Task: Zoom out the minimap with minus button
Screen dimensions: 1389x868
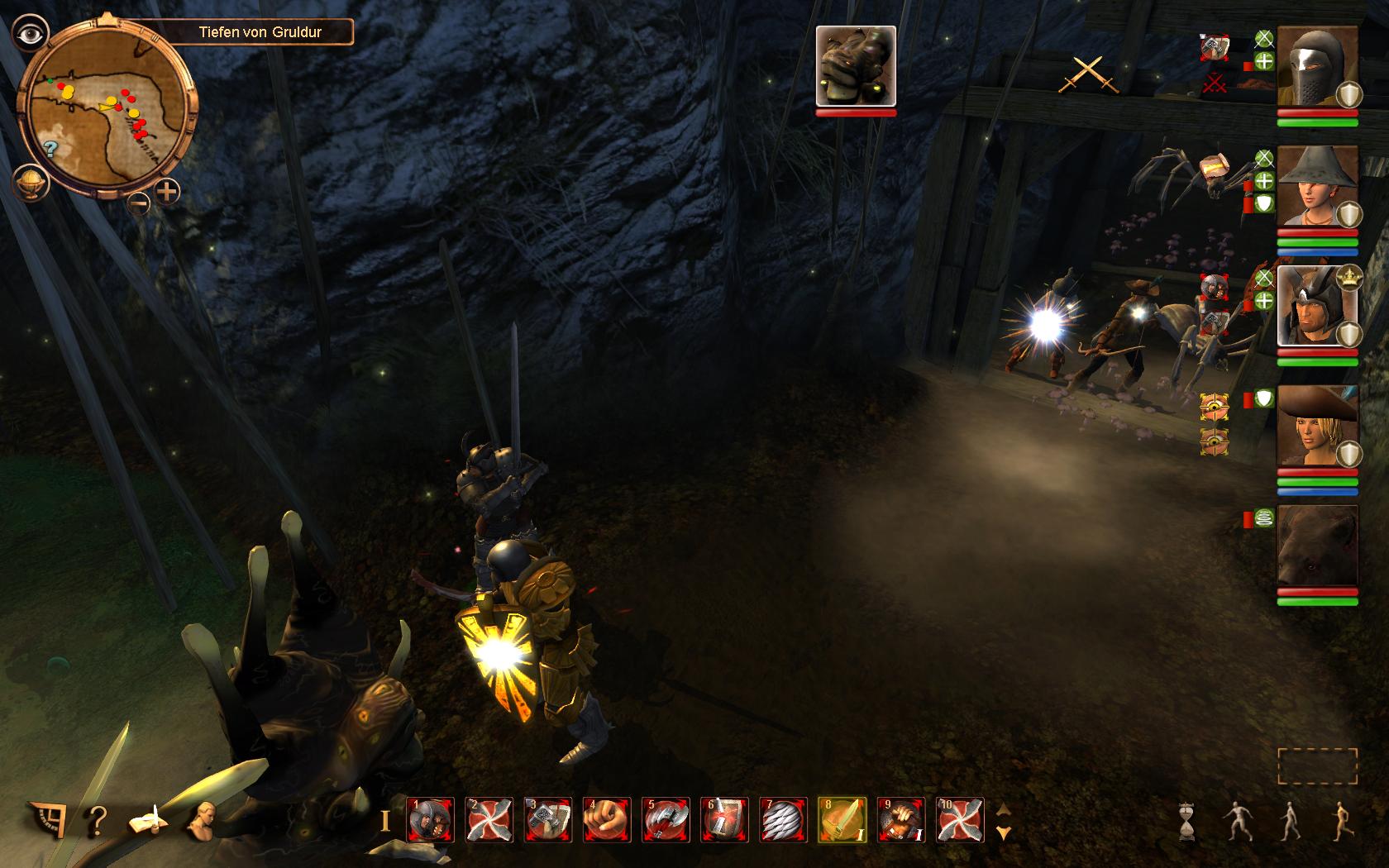Action: coord(139,201)
